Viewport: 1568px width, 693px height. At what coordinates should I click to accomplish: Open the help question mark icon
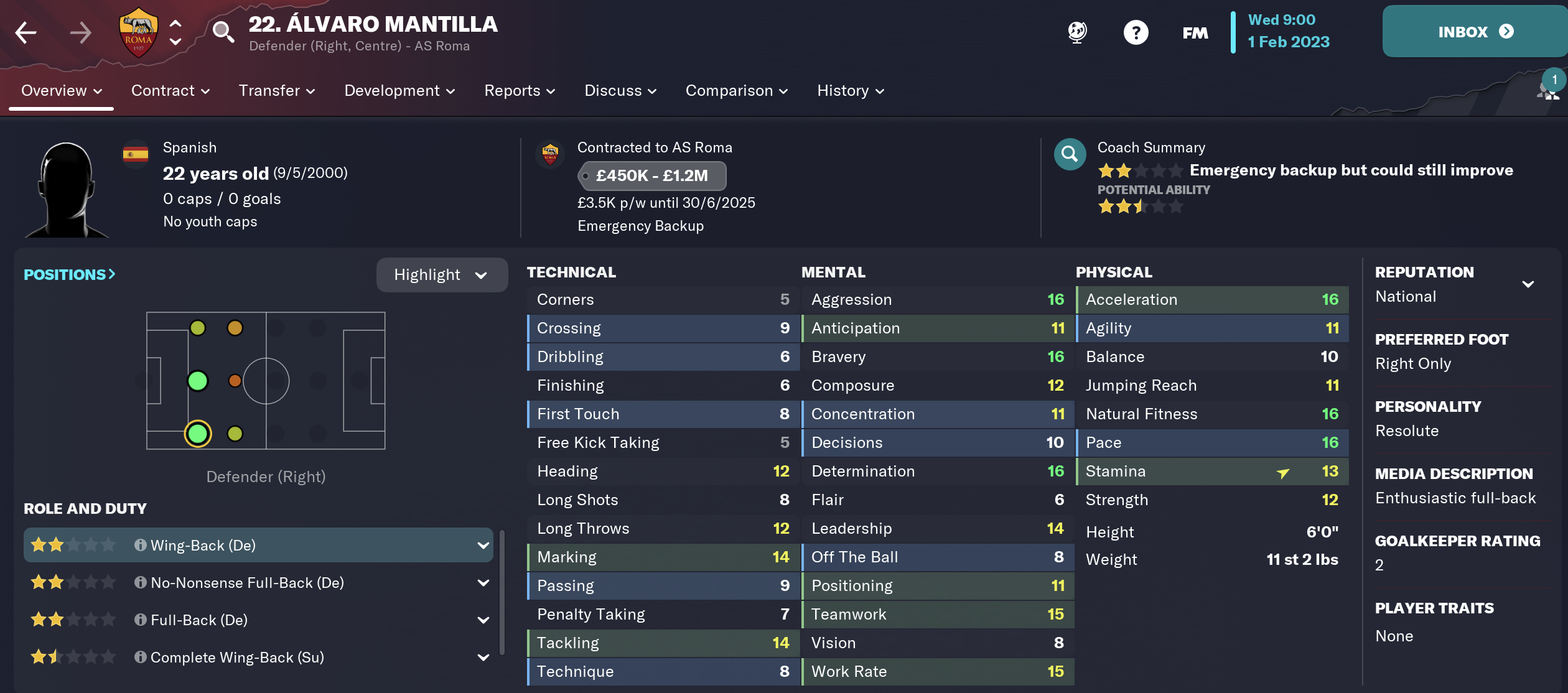pyautogui.click(x=1136, y=32)
